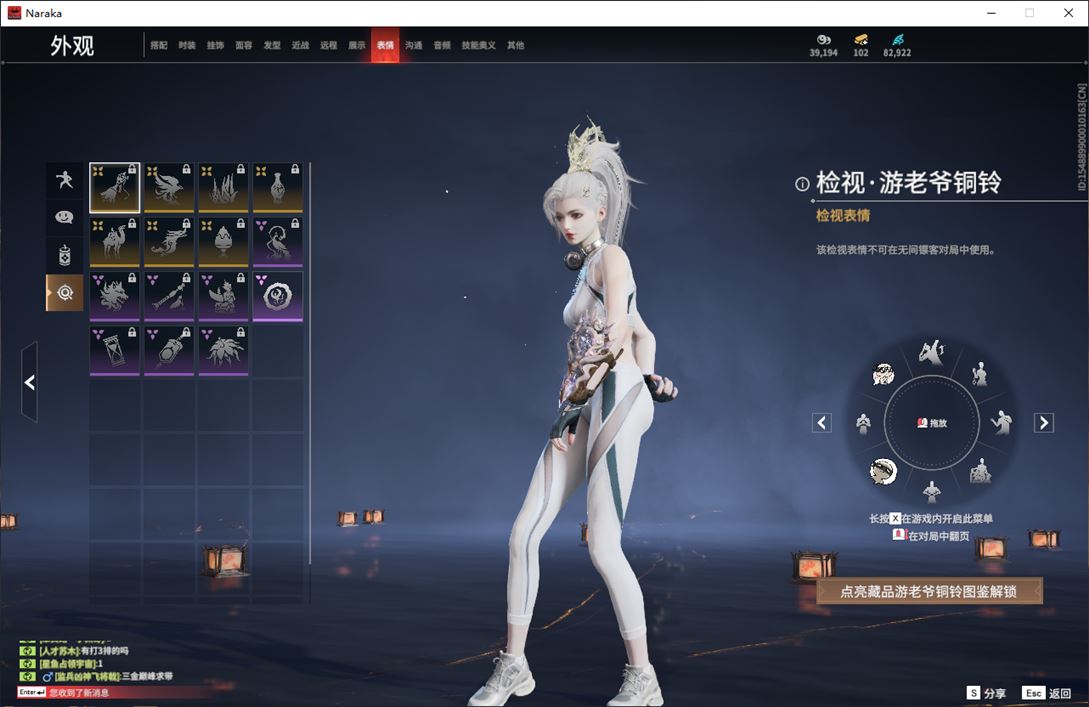Select the phoenix bird emote slot

tap(169, 188)
